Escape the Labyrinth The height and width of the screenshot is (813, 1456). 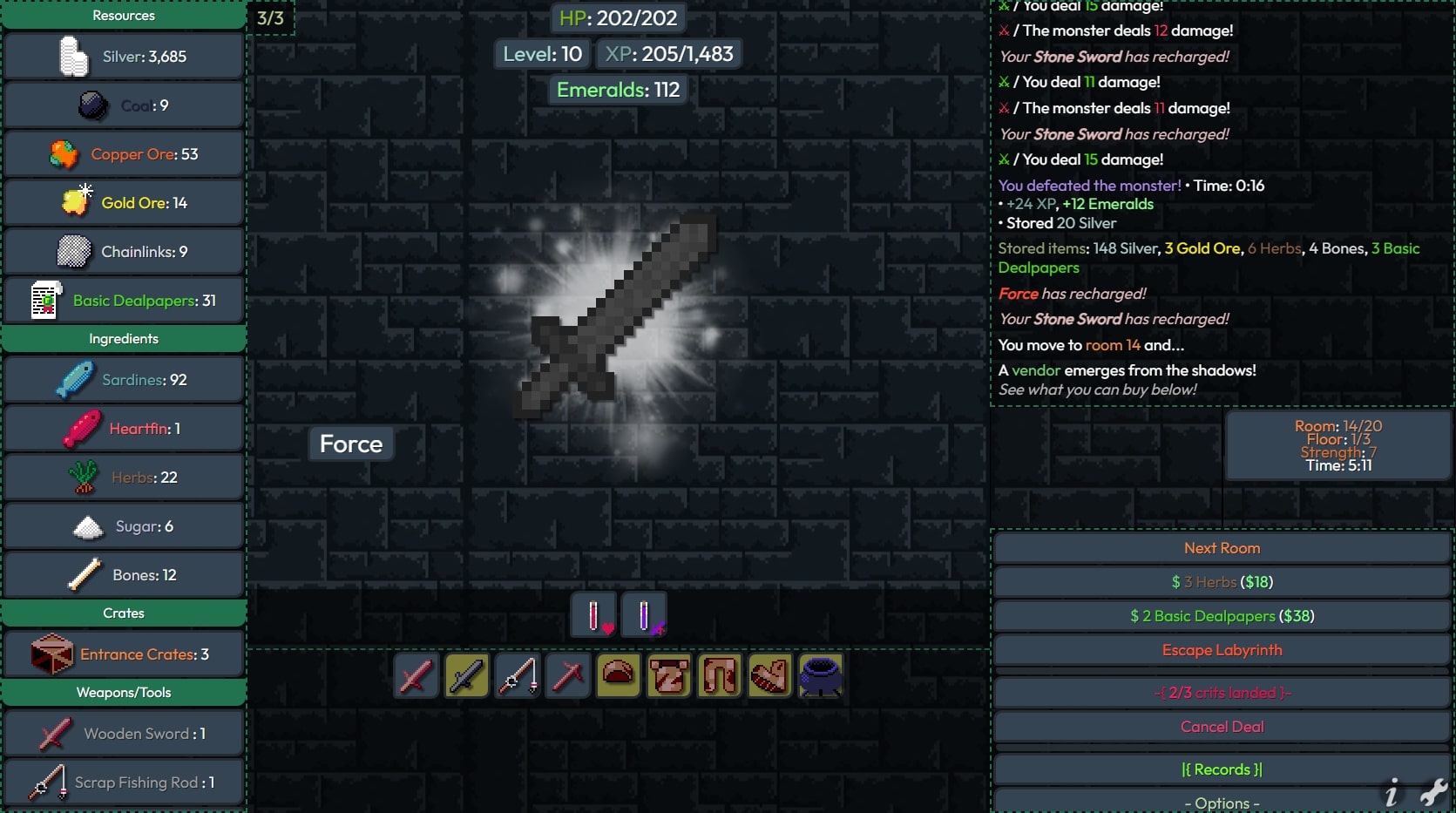point(1222,650)
